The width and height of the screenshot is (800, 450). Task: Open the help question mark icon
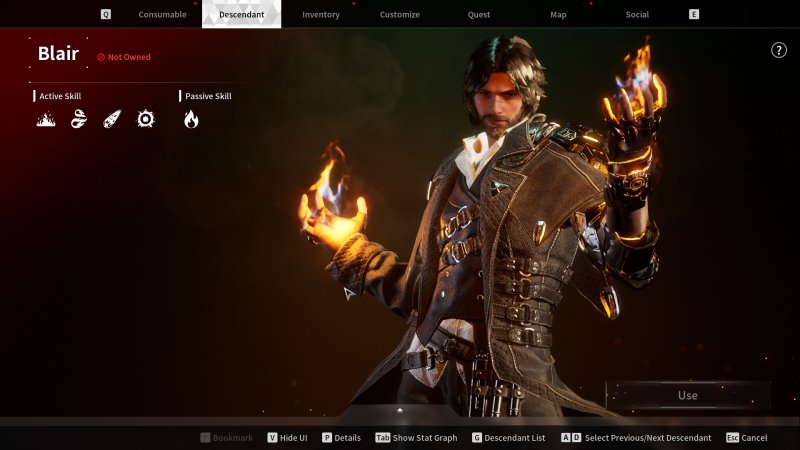(x=779, y=51)
